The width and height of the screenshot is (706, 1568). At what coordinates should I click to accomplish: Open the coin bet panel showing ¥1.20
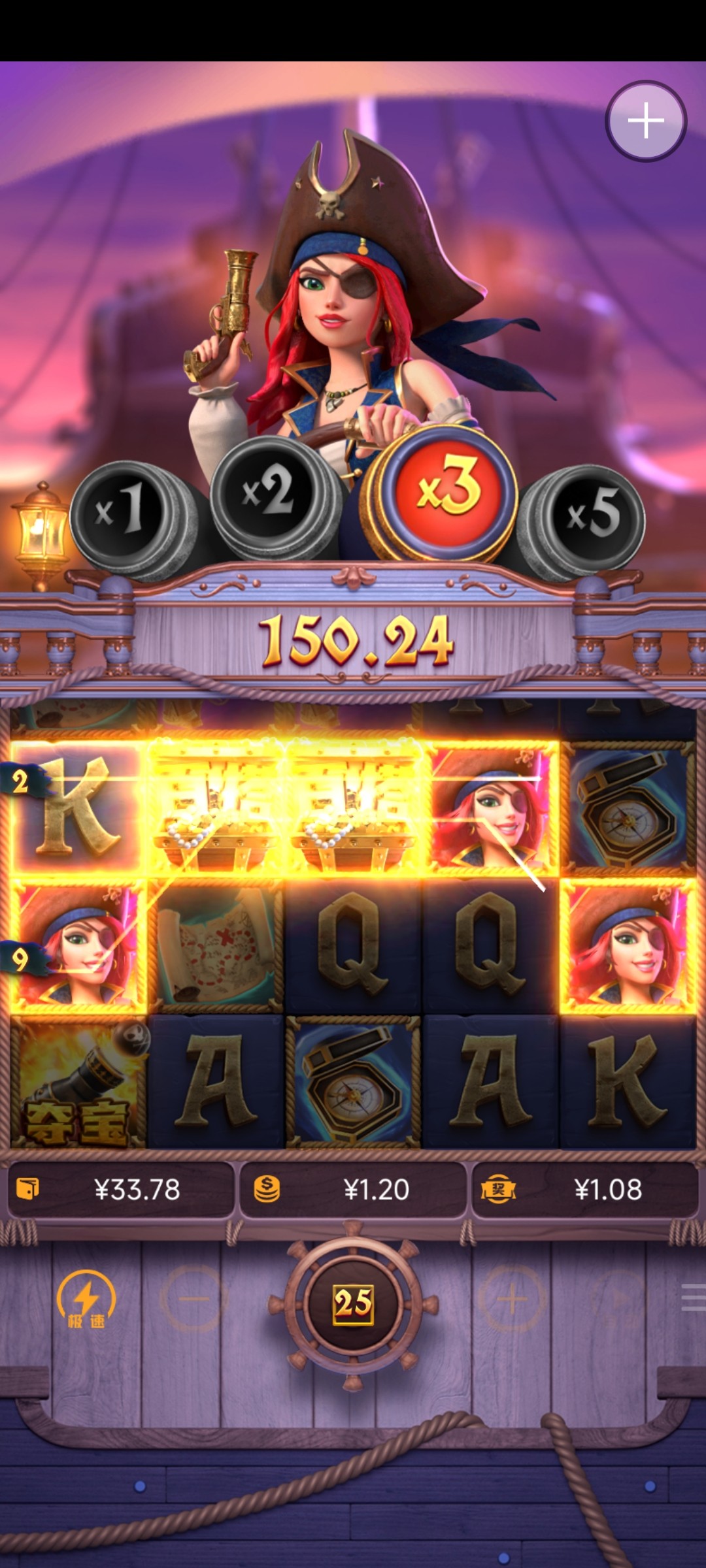[353, 1190]
